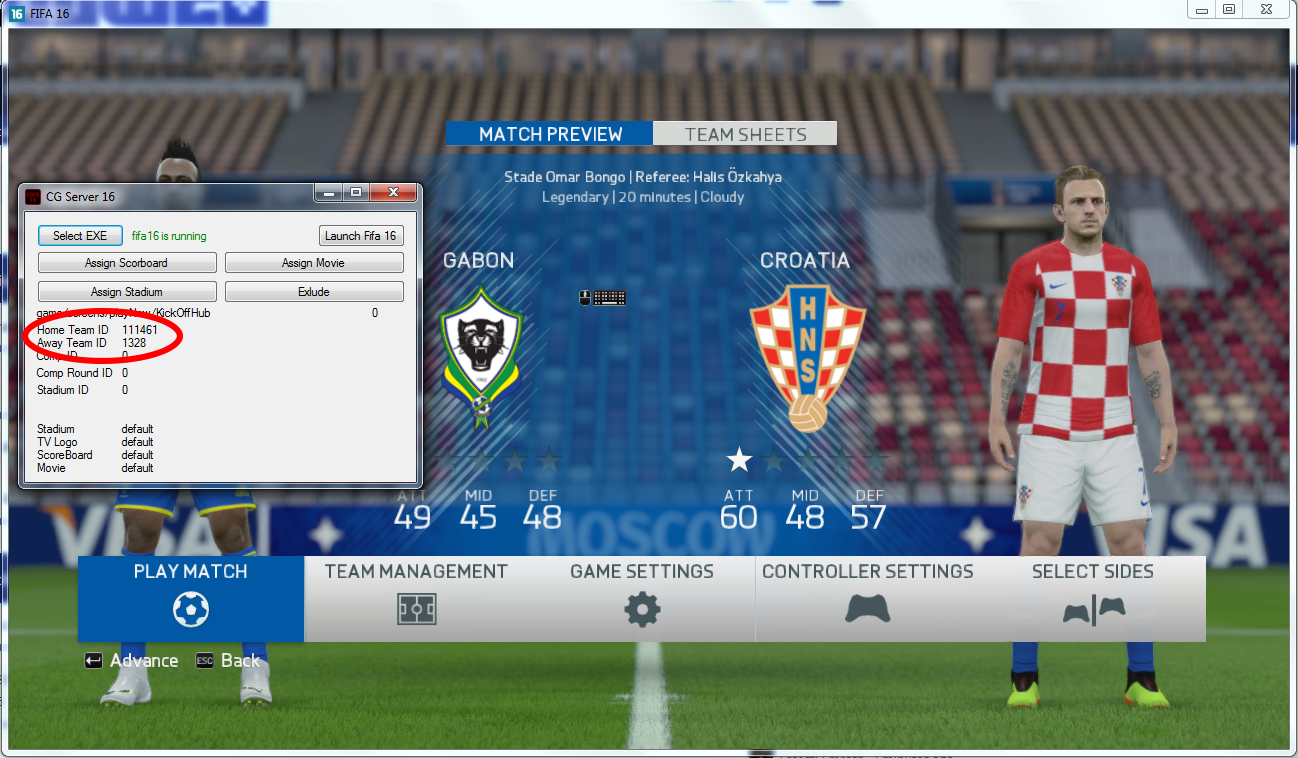Switch to the Team Sheets tab
Image resolution: width=1298 pixels, height=758 pixels.
[x=745, y=134]
